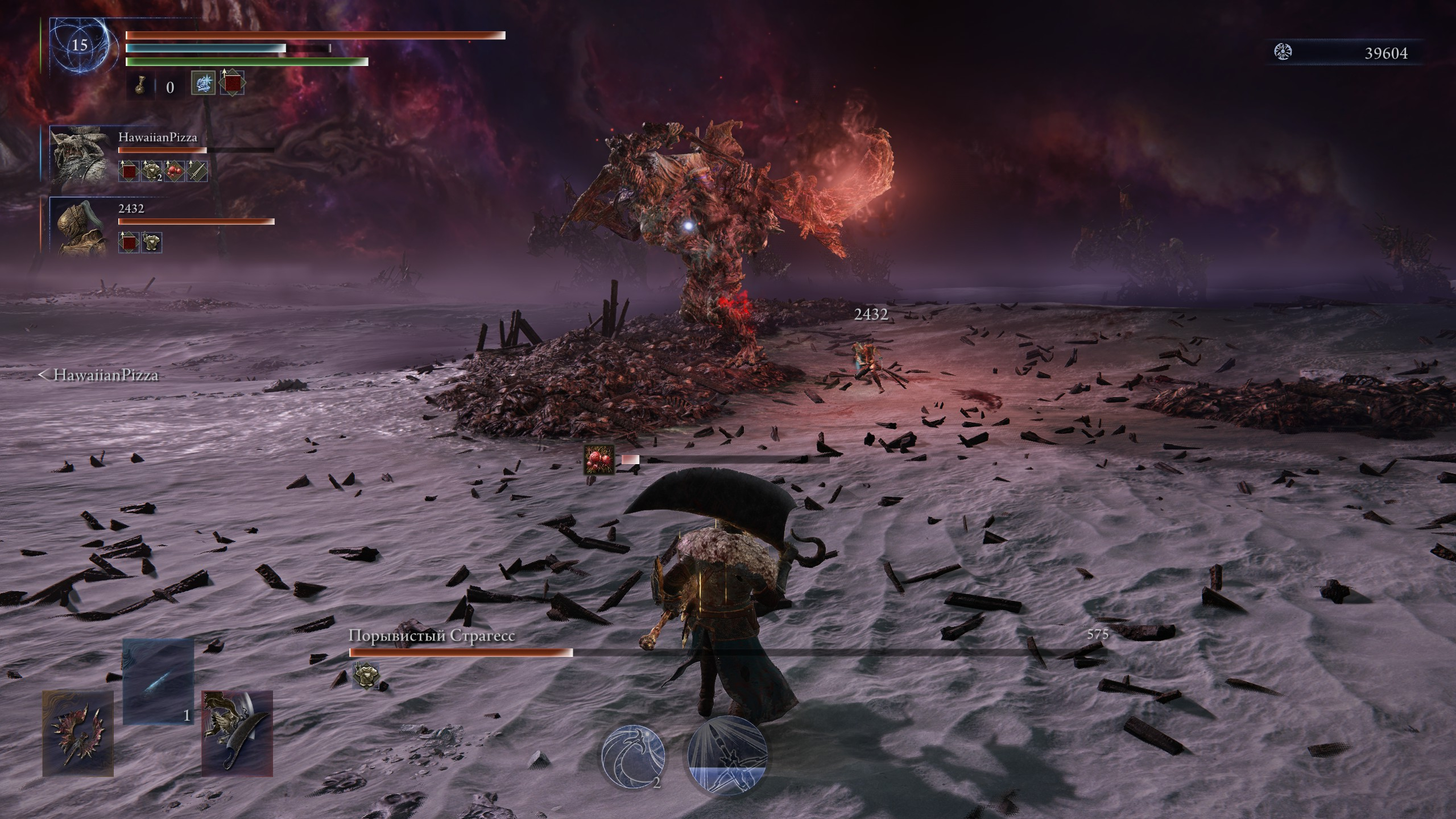Inspect teammate 2432's armor status icon
The image size is (1456, 819).
tap(151, 242)
